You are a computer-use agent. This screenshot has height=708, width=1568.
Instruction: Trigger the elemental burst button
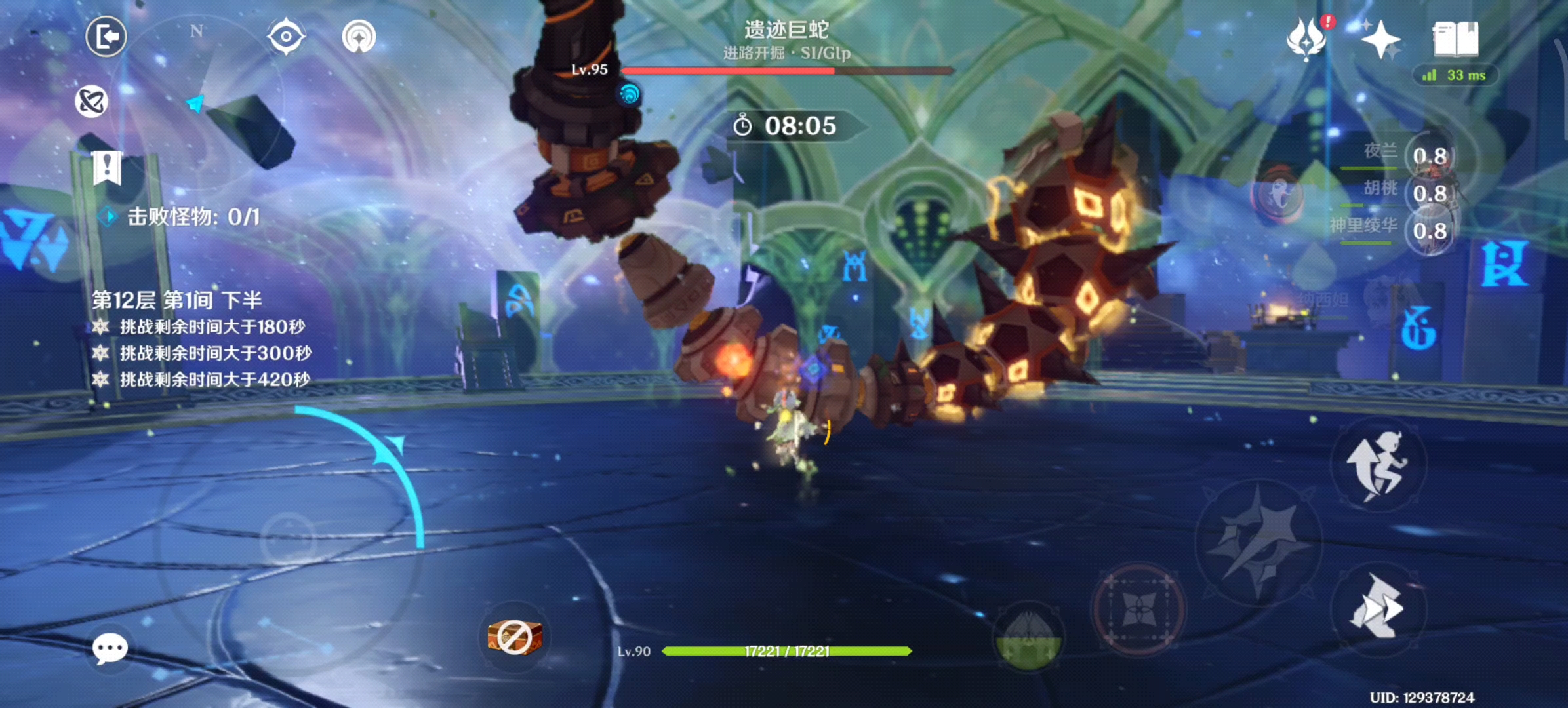point(1028,637)
